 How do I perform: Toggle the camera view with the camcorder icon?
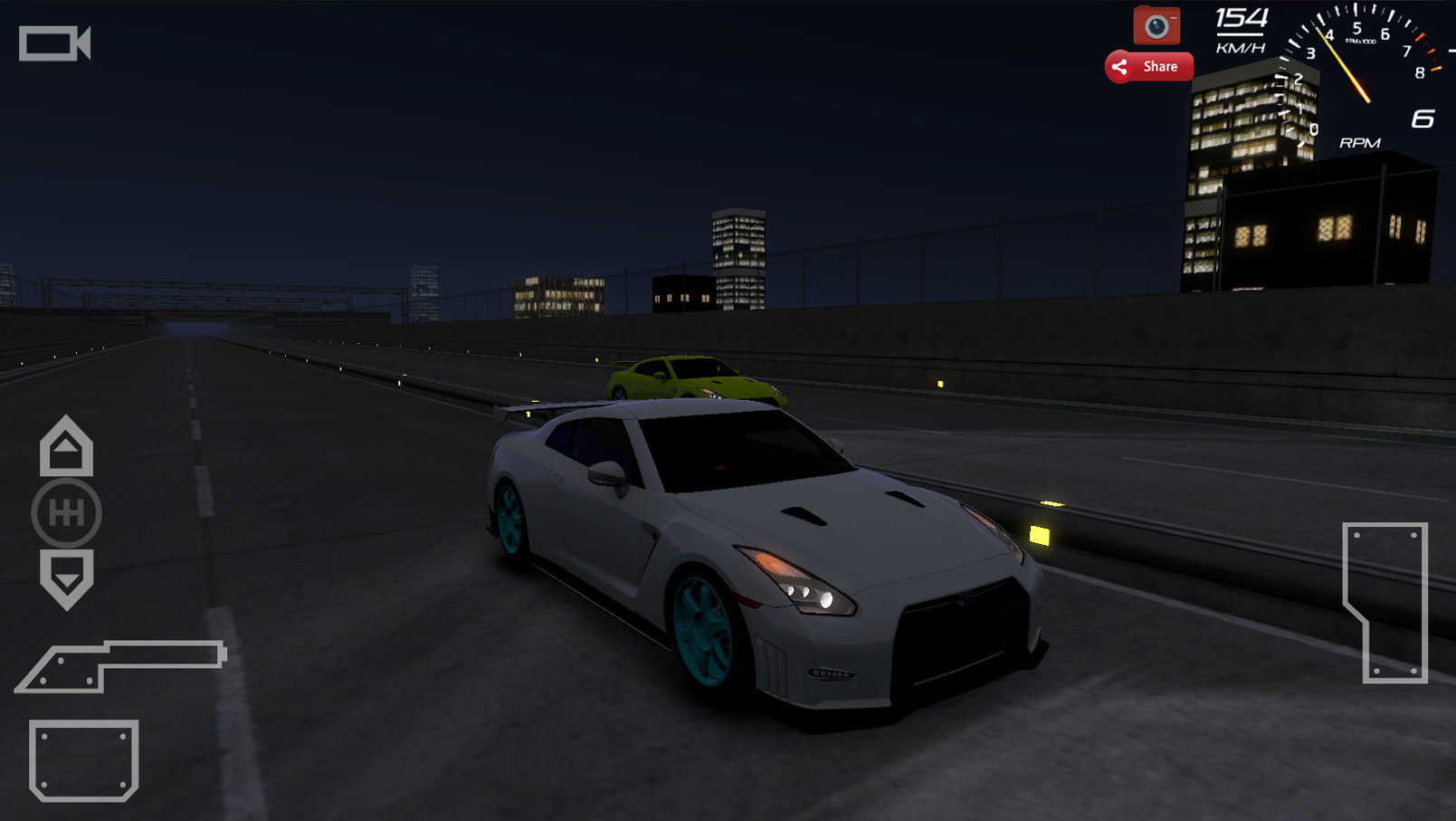click(54, 42)
